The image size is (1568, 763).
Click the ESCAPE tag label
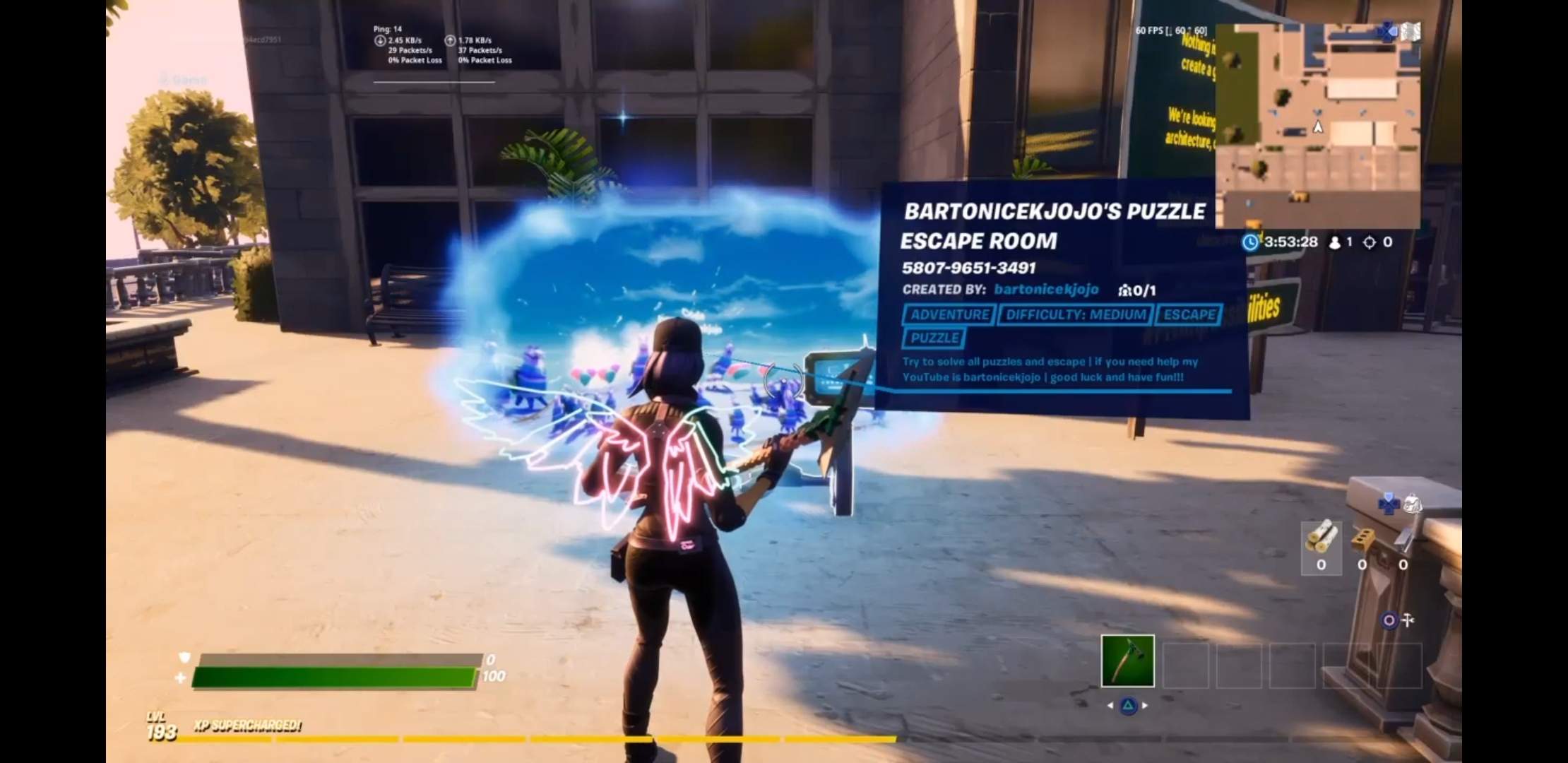[1189, 314]
